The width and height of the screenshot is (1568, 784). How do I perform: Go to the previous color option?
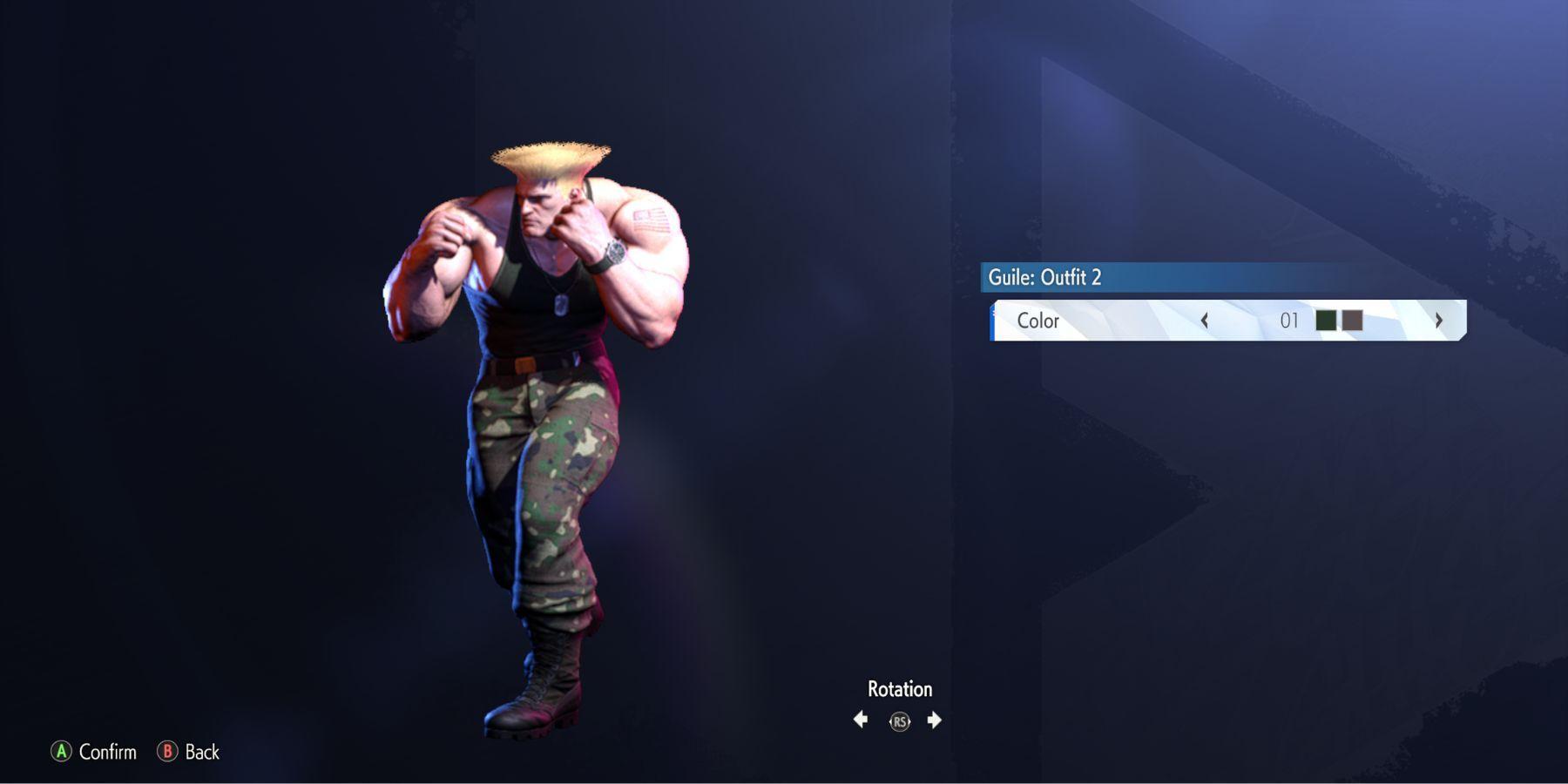pos(1205,321)
